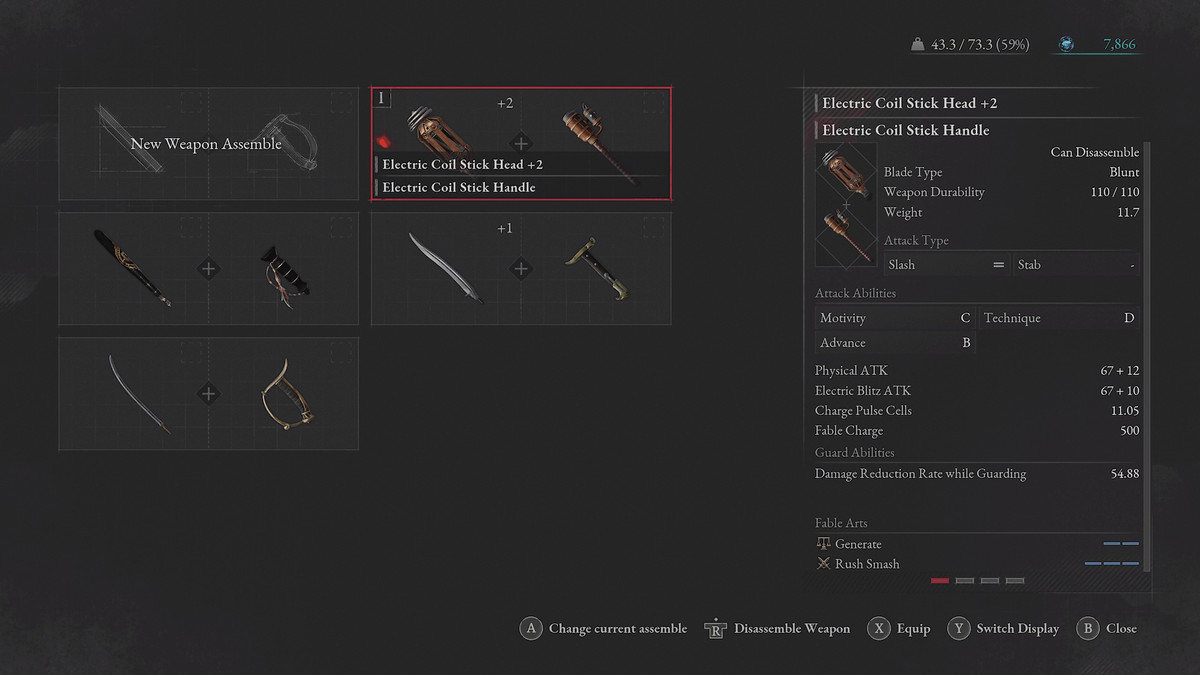View the Generate fable art entry
1200x675 pixels.
tap(858, 544)
